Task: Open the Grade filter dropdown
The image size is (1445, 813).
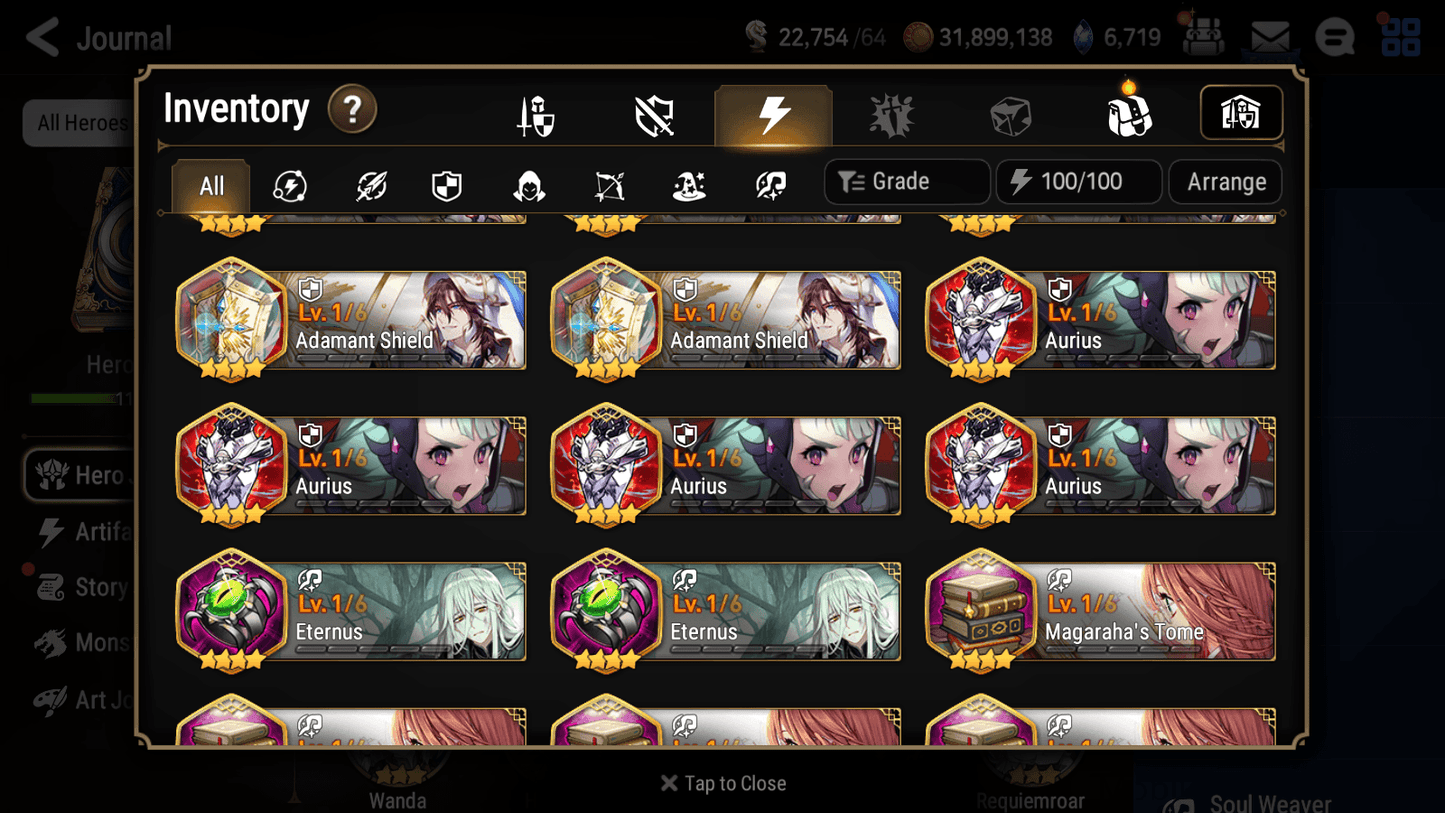Action: tap(906, 181)
